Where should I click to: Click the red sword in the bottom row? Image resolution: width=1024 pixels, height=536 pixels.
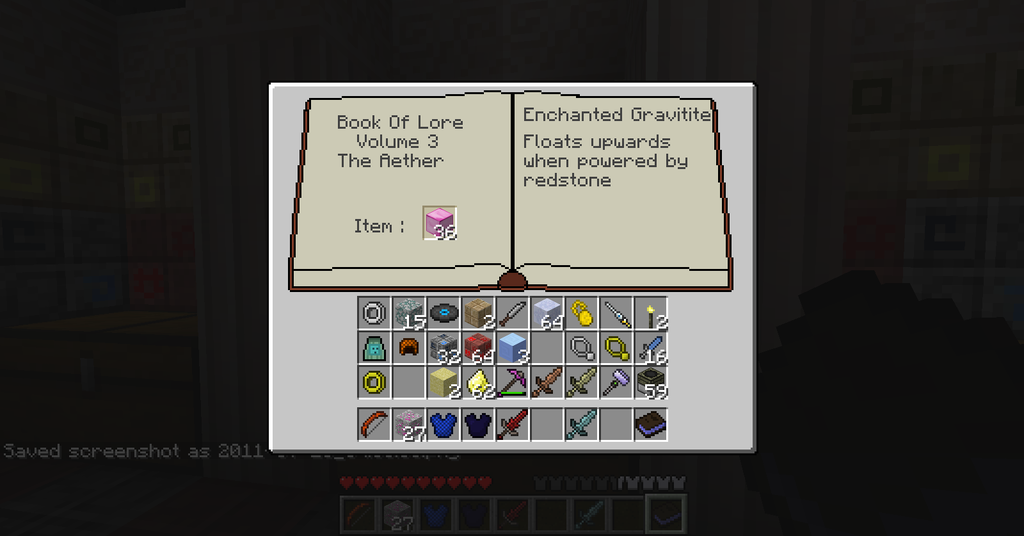click(512, 424)
